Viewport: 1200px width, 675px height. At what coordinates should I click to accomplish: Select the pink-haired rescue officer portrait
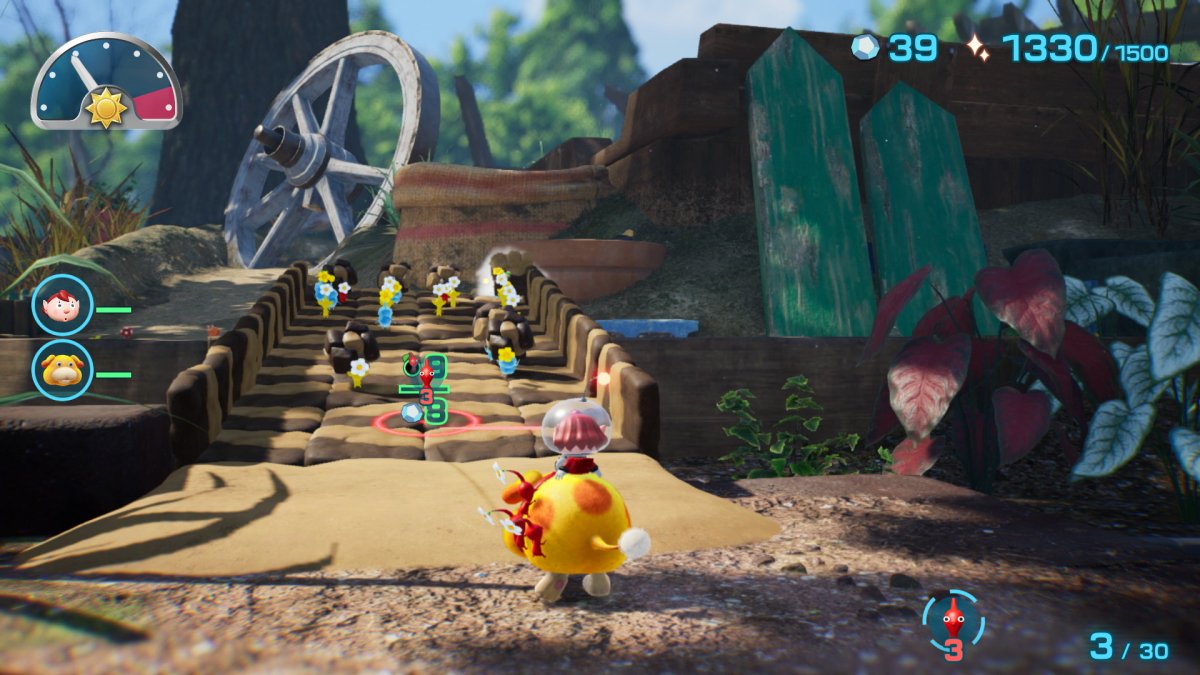[x=62, y=304]
